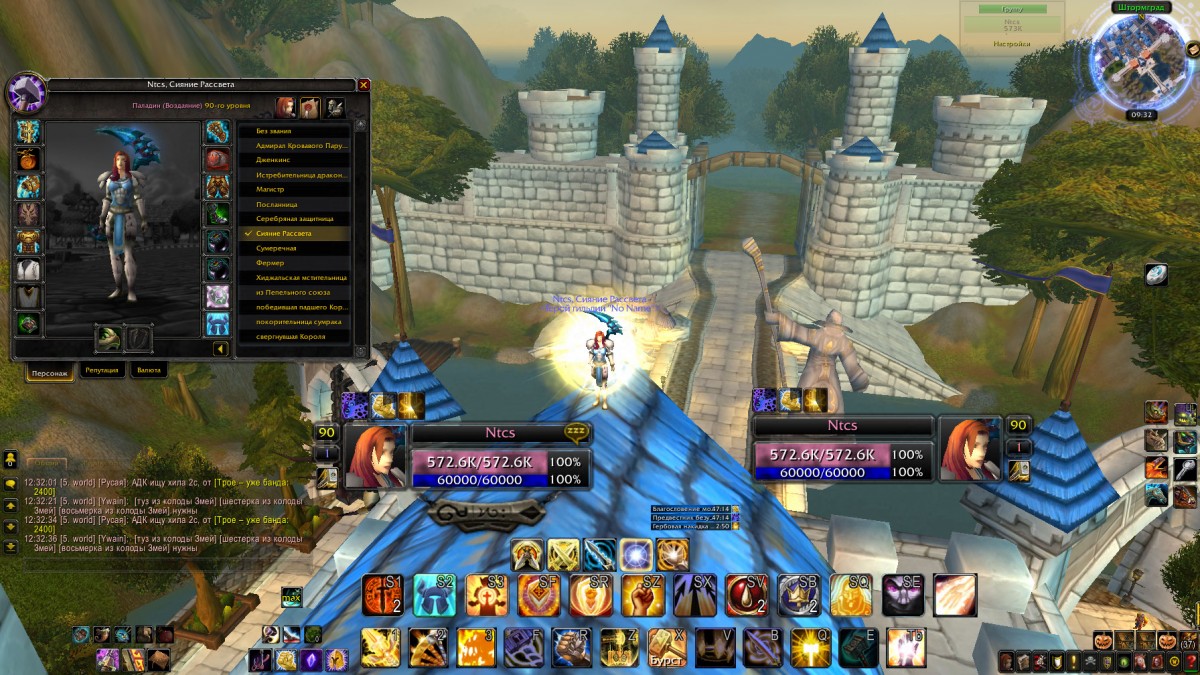1200x675 pixels.
Task: Close the character panel window
Action: (364, 86)
